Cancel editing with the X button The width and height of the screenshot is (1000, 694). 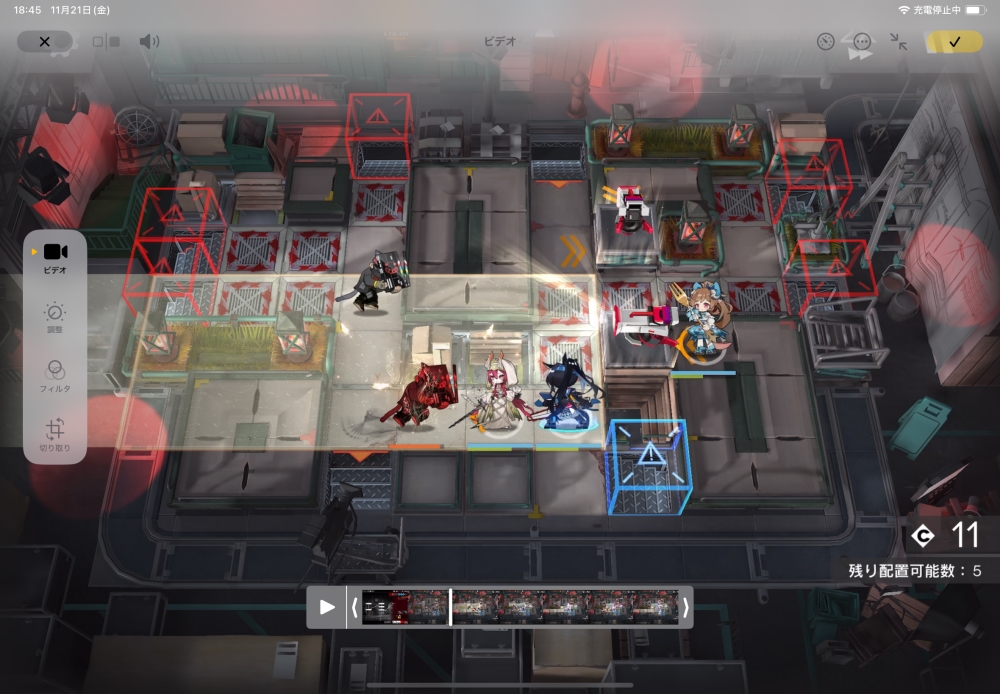pos(44,42)
